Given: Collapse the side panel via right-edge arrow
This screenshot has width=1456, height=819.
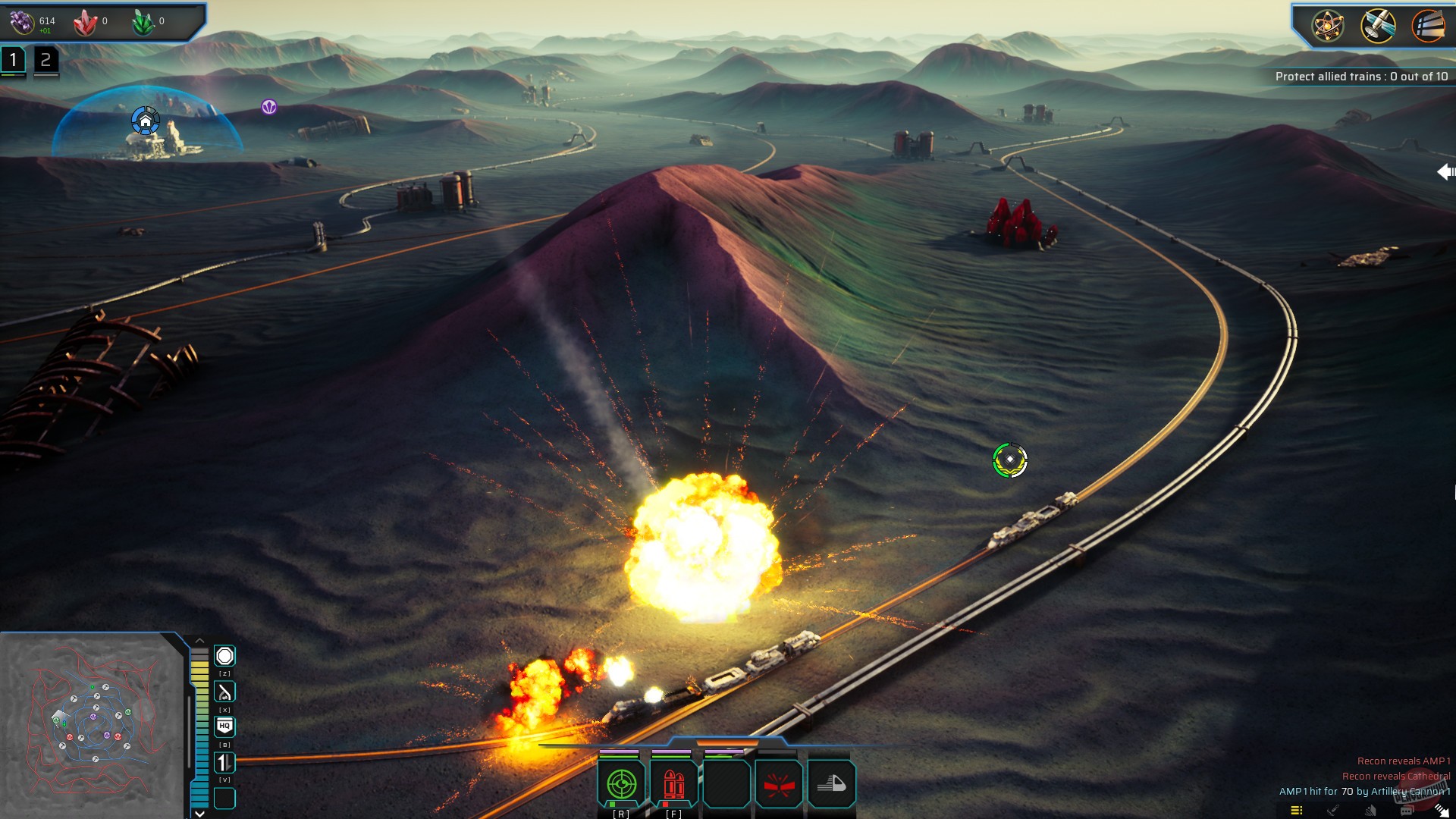Looking at the screenshot, I should (1447, 171).
